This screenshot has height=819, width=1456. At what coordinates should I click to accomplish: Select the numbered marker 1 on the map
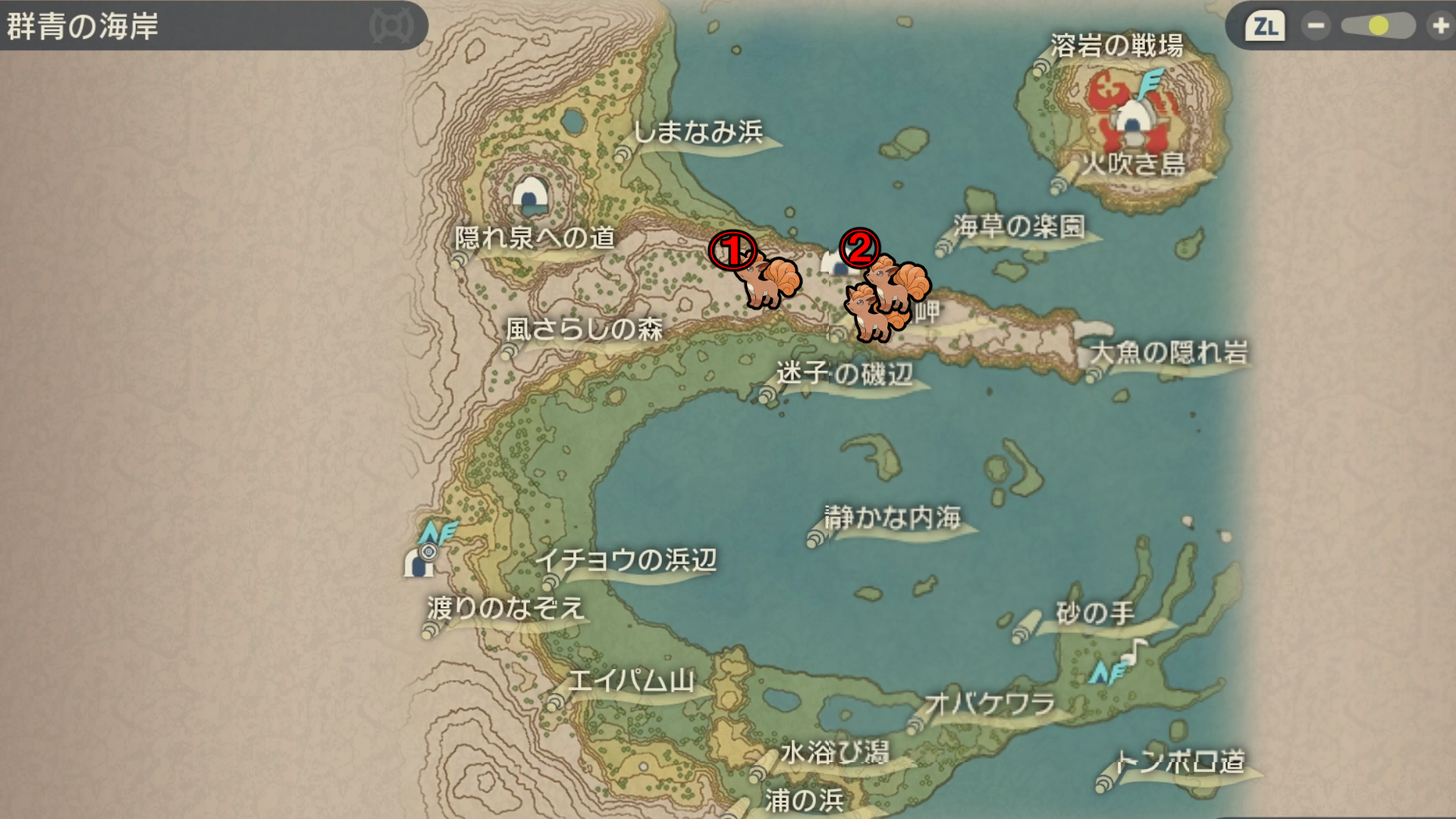pyautogui.click(x=733, y=250)
